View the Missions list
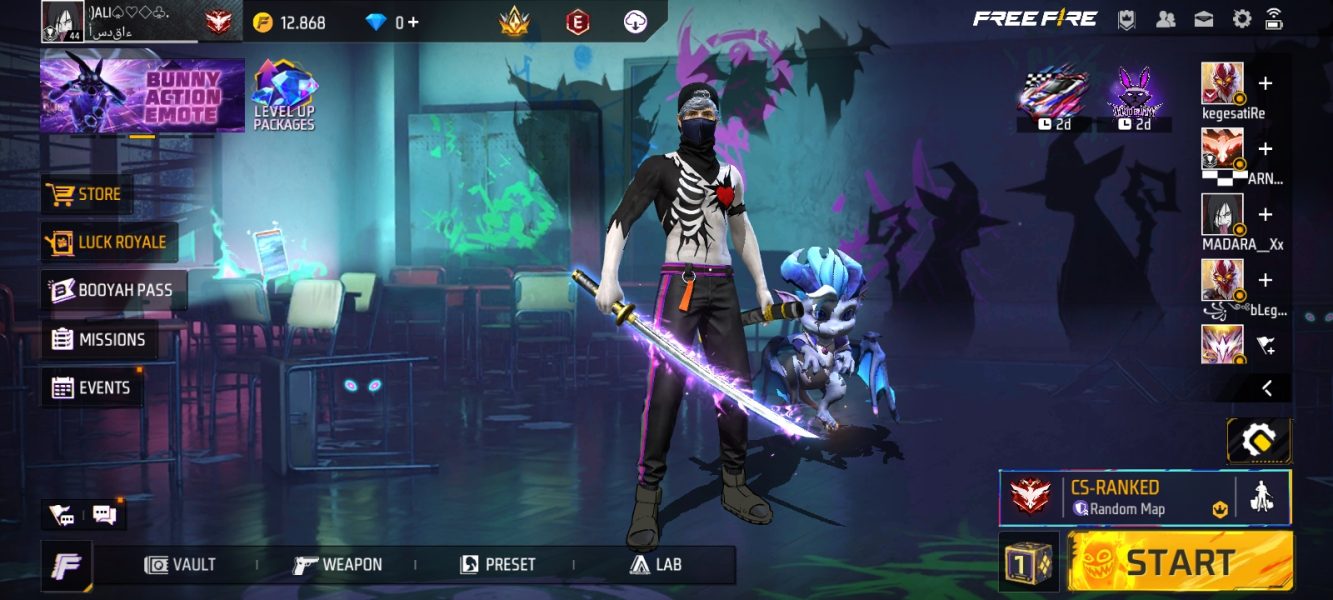Screen dimensions: 1333x600 pos(100,339)
